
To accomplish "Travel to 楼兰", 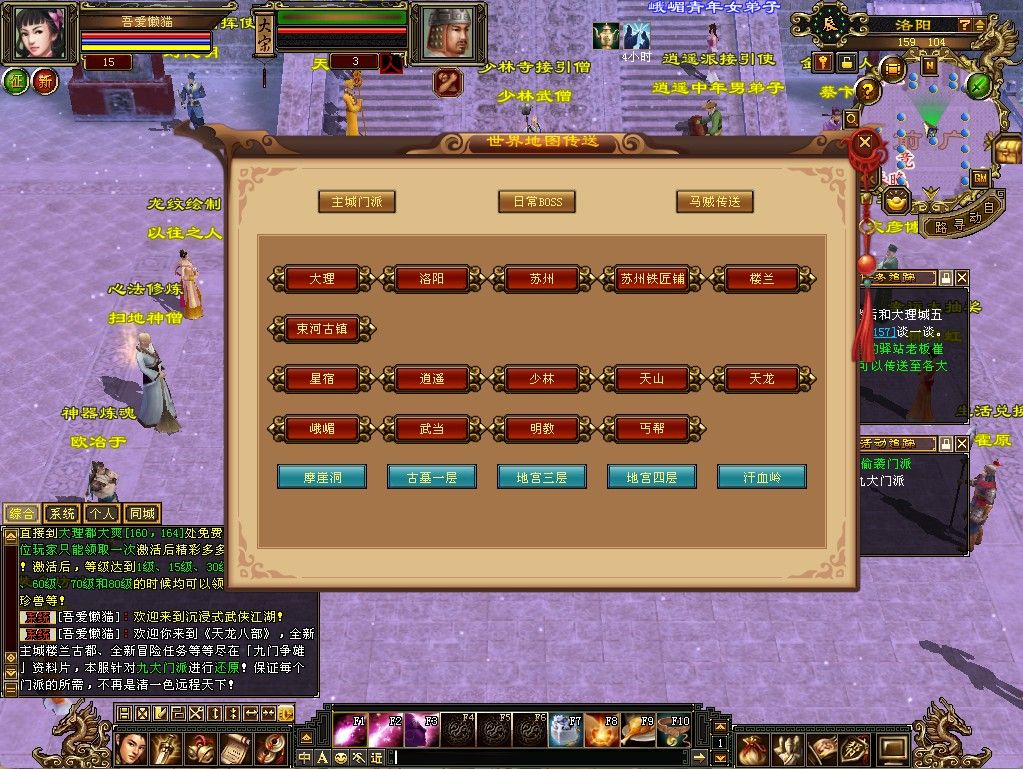I will coord(762,279).
